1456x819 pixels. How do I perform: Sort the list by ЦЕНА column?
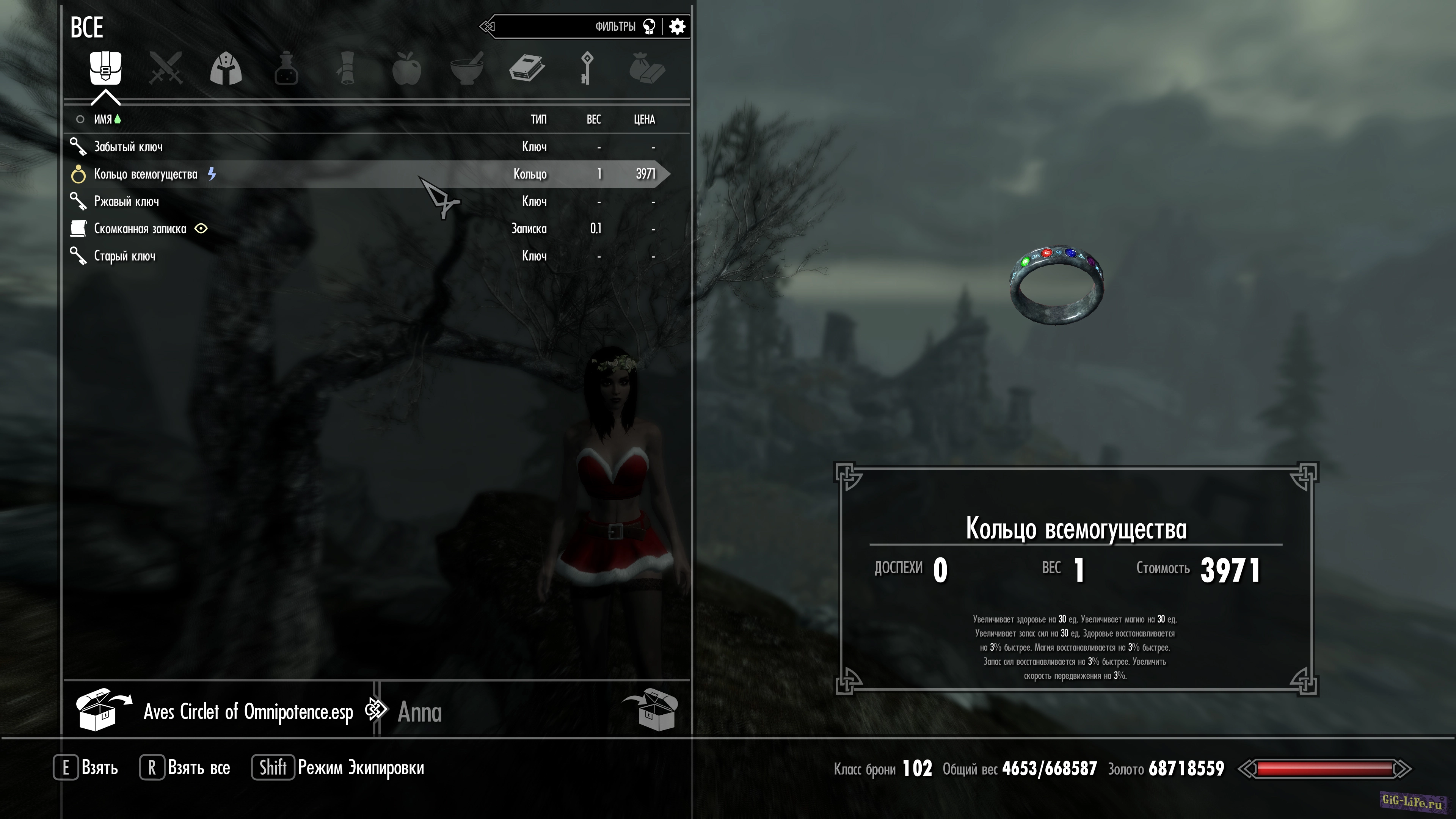tap(644, 119)
